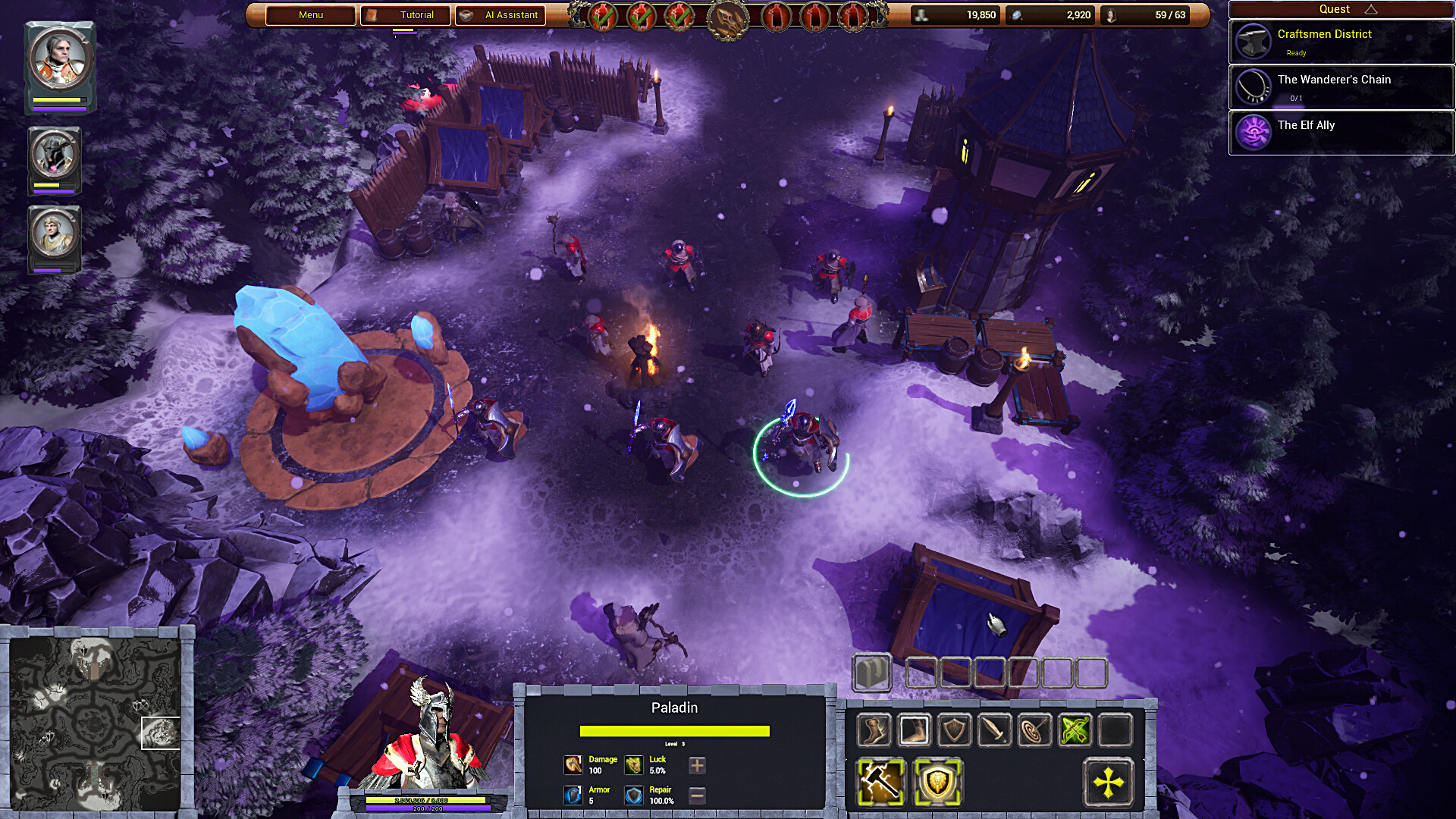Toggle the first green-checkmarked unit buff slot
The width and height of the screenshot is (1456, 819).
(603, 15)
